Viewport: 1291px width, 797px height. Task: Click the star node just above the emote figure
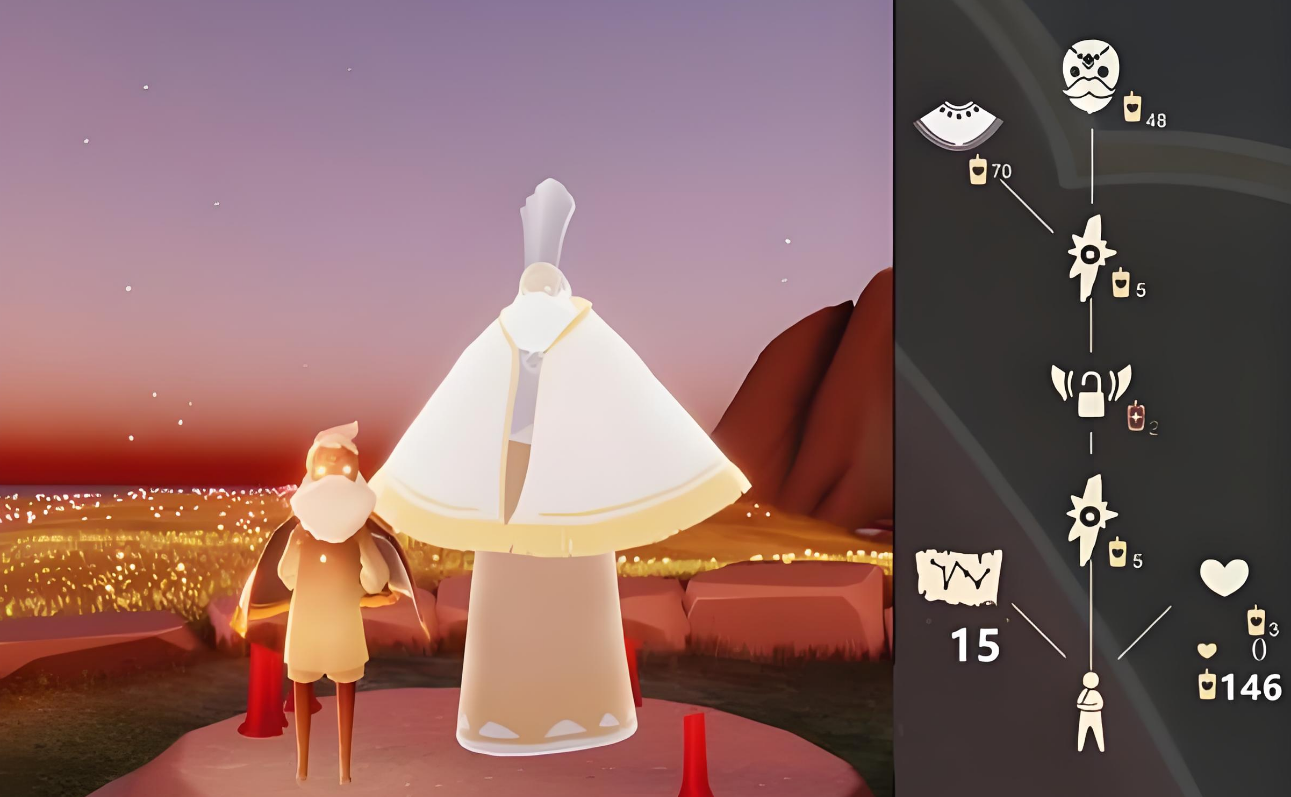tap(1090, 518)
